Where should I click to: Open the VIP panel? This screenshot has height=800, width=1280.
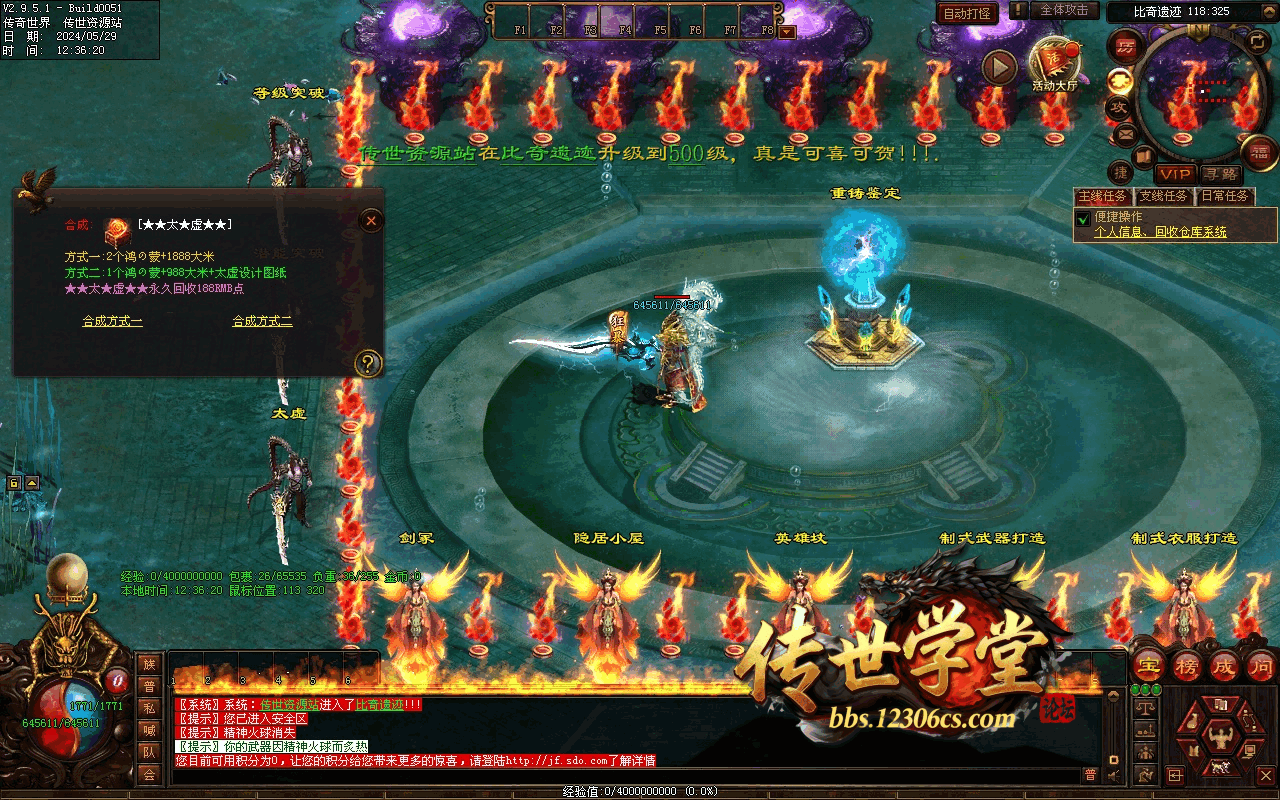(1176, 175)
